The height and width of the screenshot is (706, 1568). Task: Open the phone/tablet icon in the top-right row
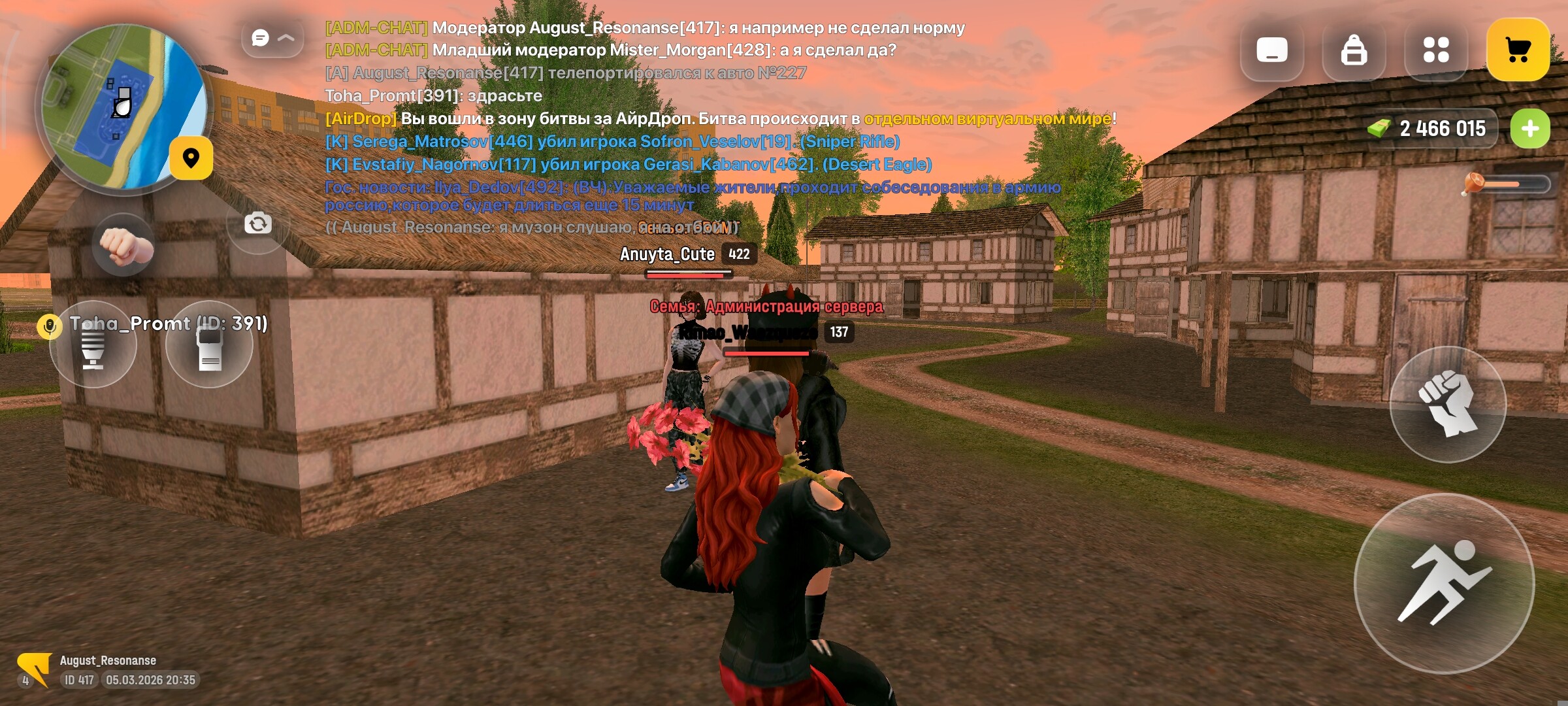click(1271, 49)
